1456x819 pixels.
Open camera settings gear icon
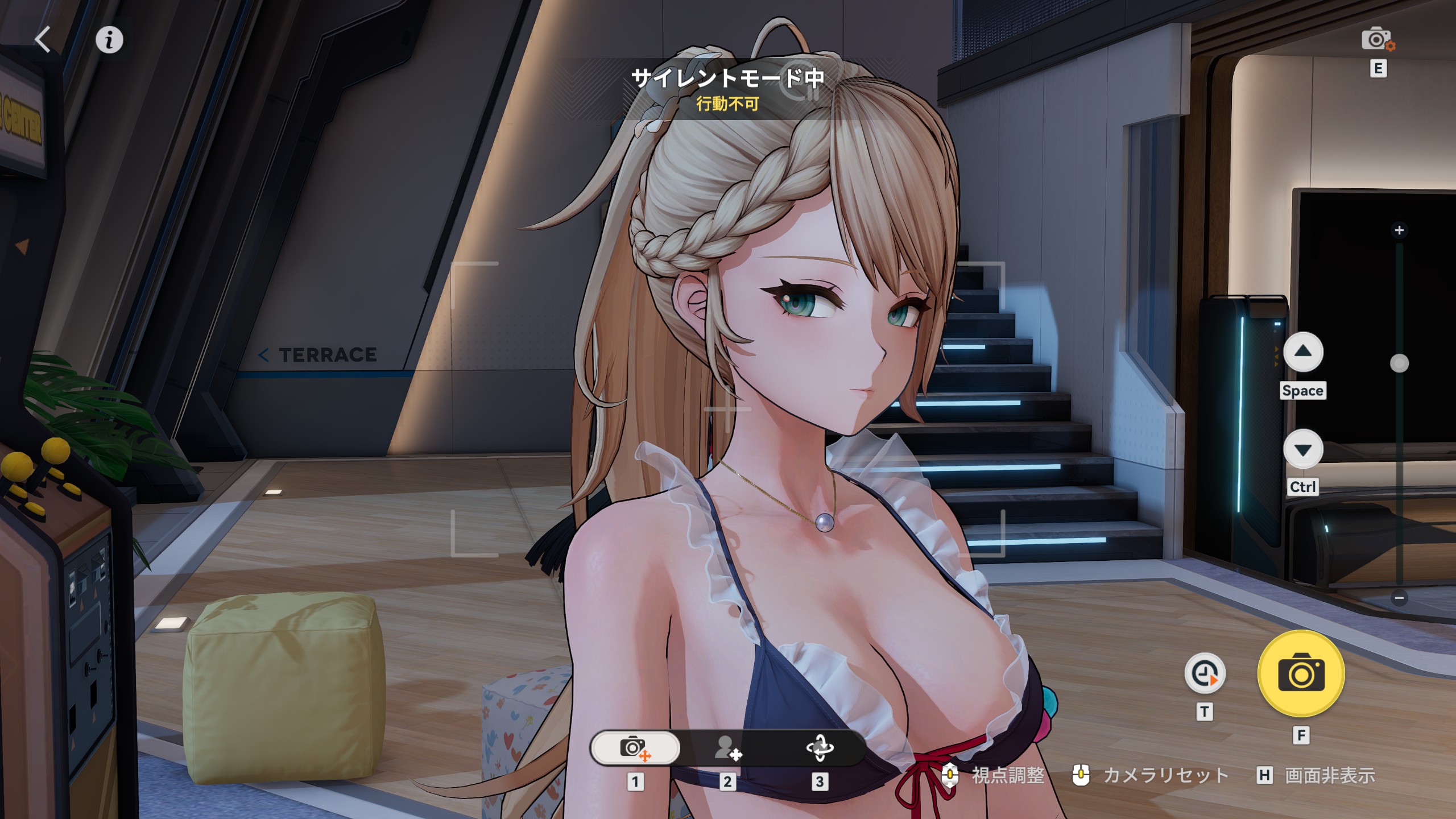coord(1377,40)
